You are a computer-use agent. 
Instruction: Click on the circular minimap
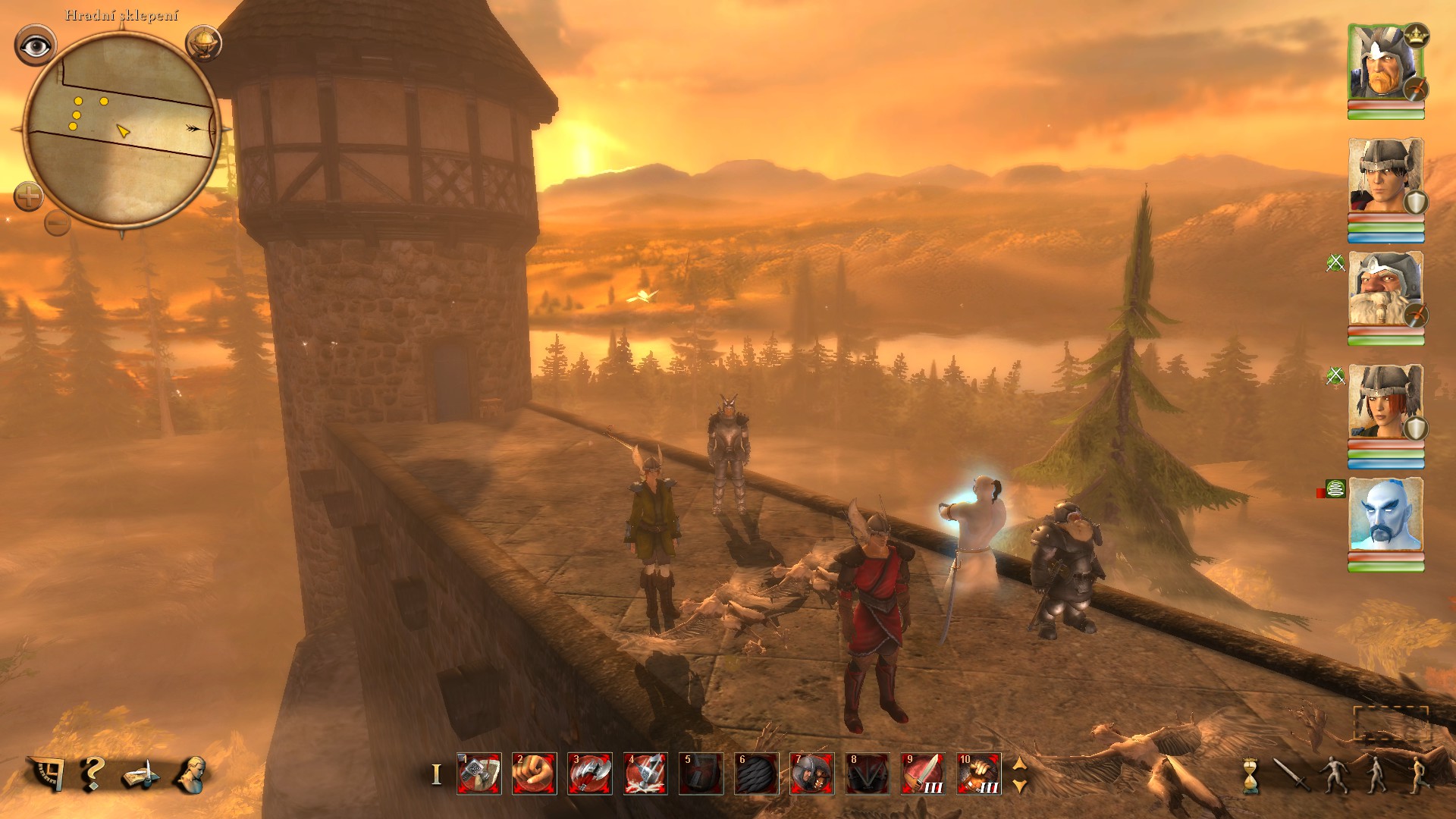[x=121, y=129]
